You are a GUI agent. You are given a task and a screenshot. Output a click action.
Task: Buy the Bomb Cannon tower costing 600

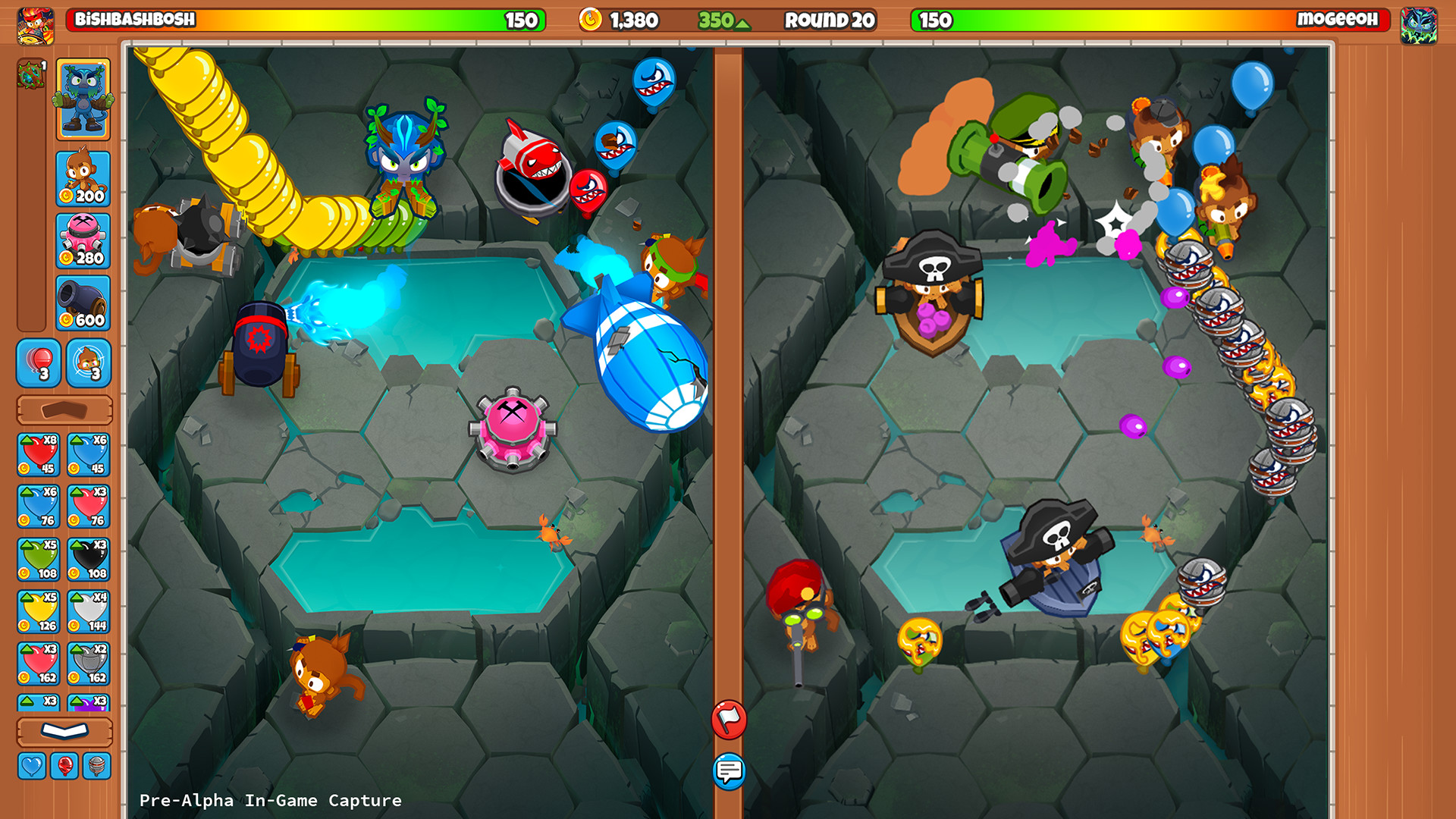coord(86,303)
